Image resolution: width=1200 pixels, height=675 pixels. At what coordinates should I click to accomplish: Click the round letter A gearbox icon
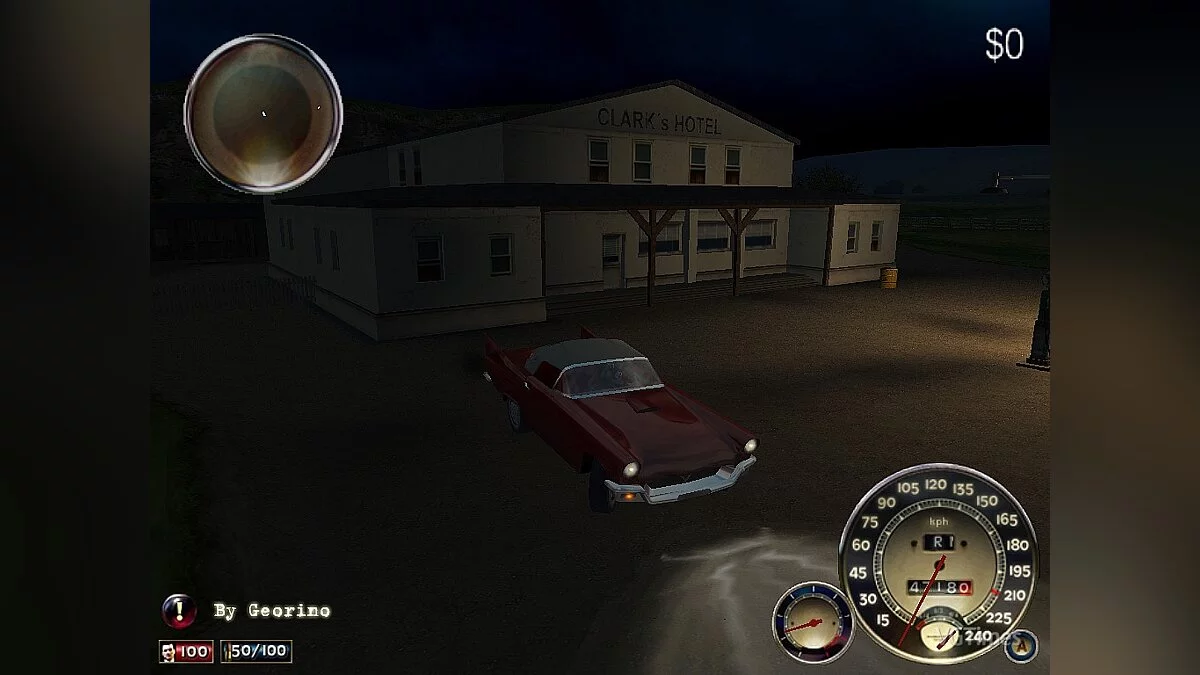[1021, 645]
